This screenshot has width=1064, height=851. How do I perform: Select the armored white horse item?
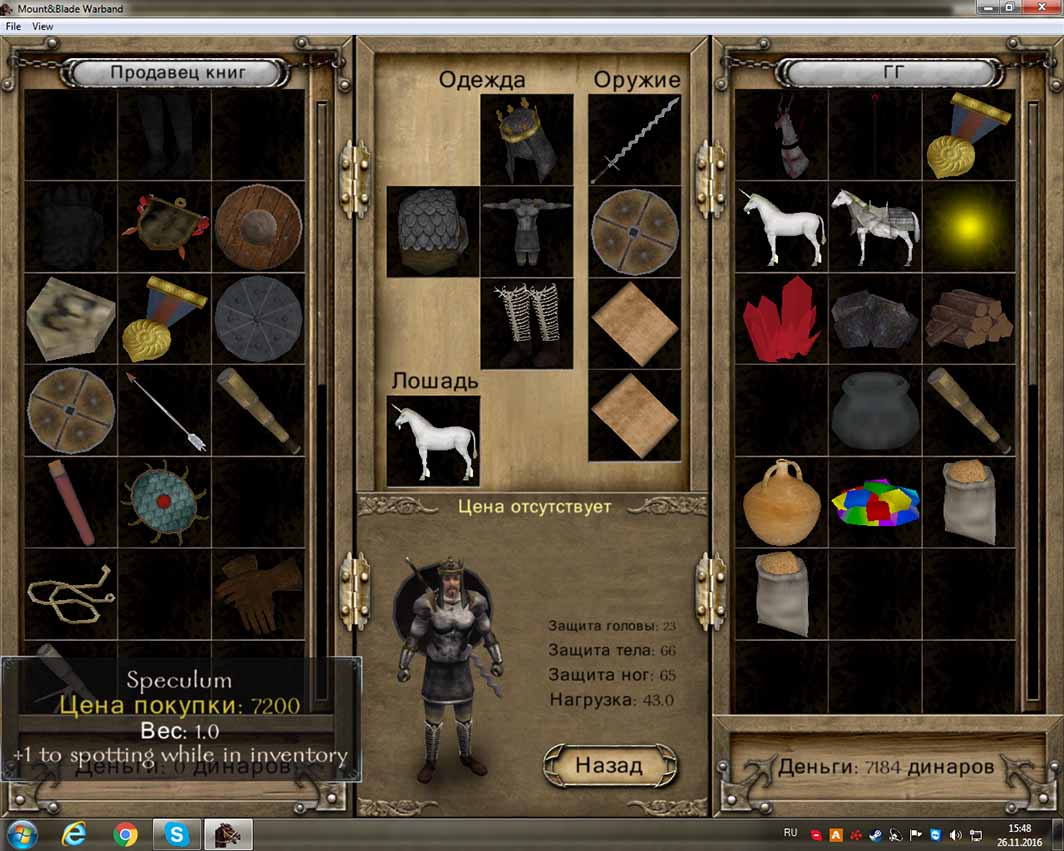pyautogui.click(x=874, y=228)
